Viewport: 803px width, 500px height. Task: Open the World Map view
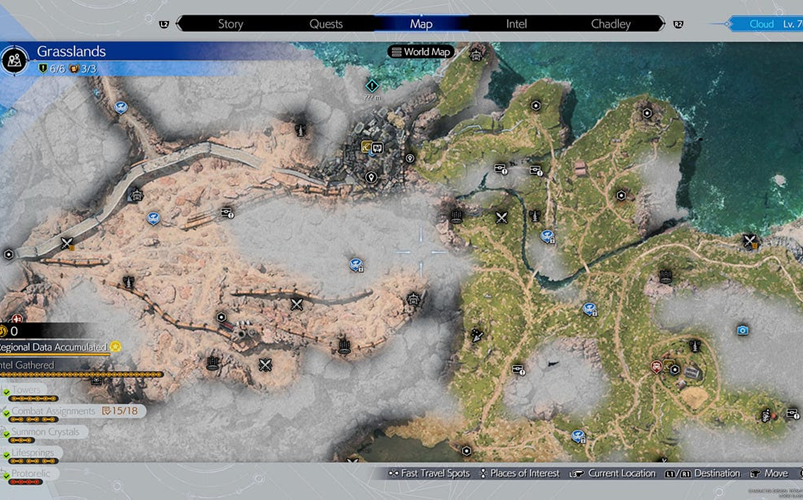(420, 51)
